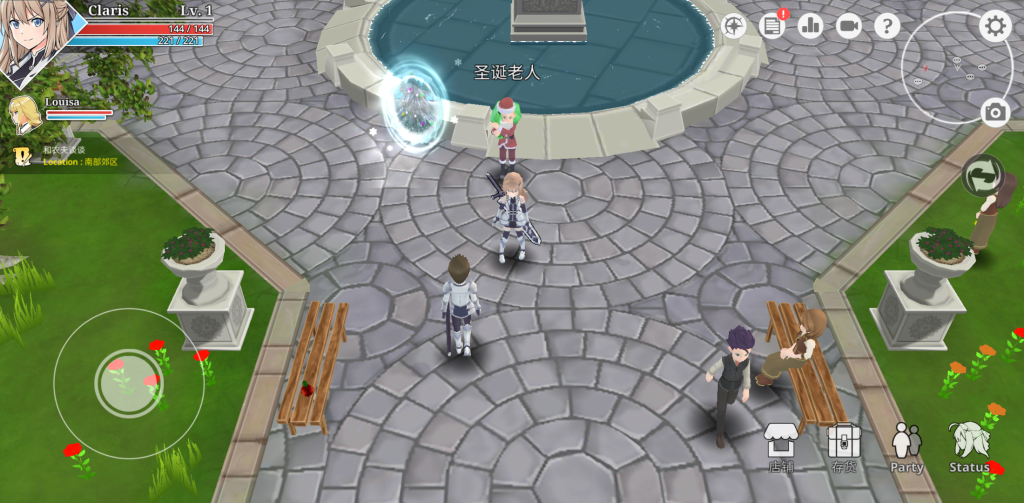
Task: Select party member Louisa's portrait
Action: click(25, 111)
